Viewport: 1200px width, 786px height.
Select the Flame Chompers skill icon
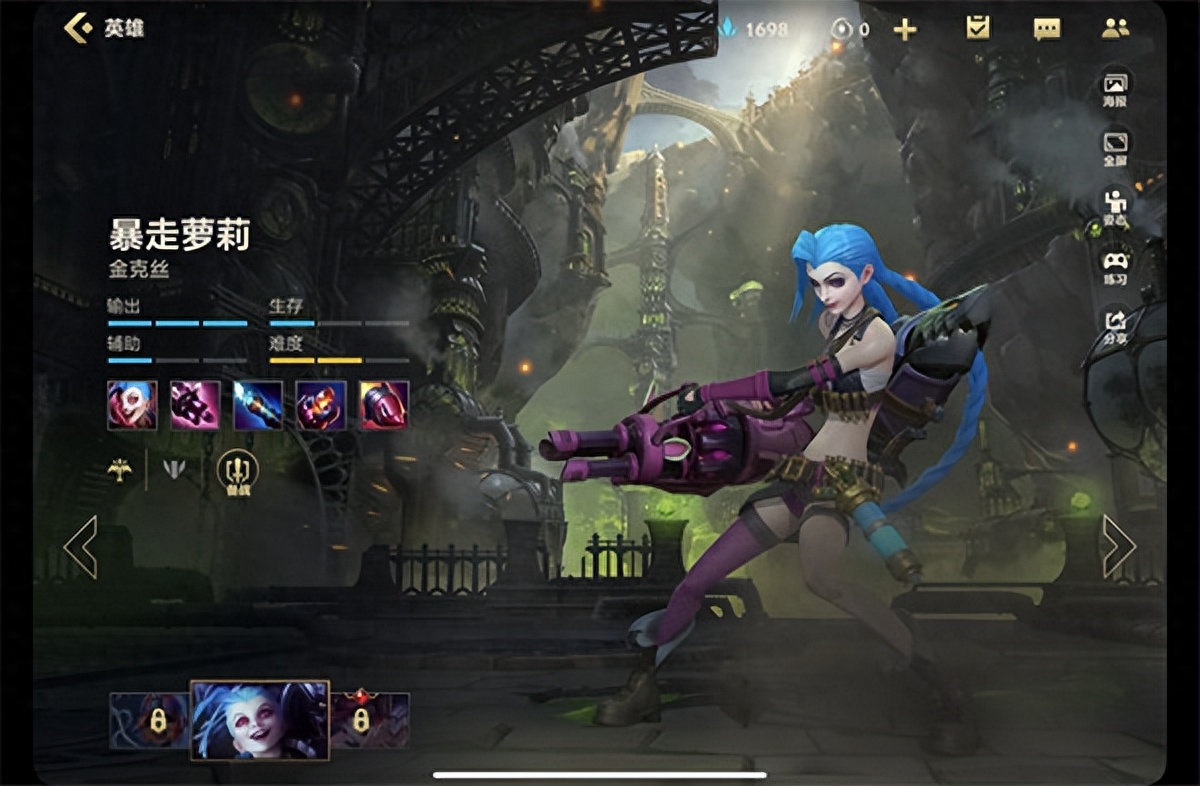tap(321, 405)
